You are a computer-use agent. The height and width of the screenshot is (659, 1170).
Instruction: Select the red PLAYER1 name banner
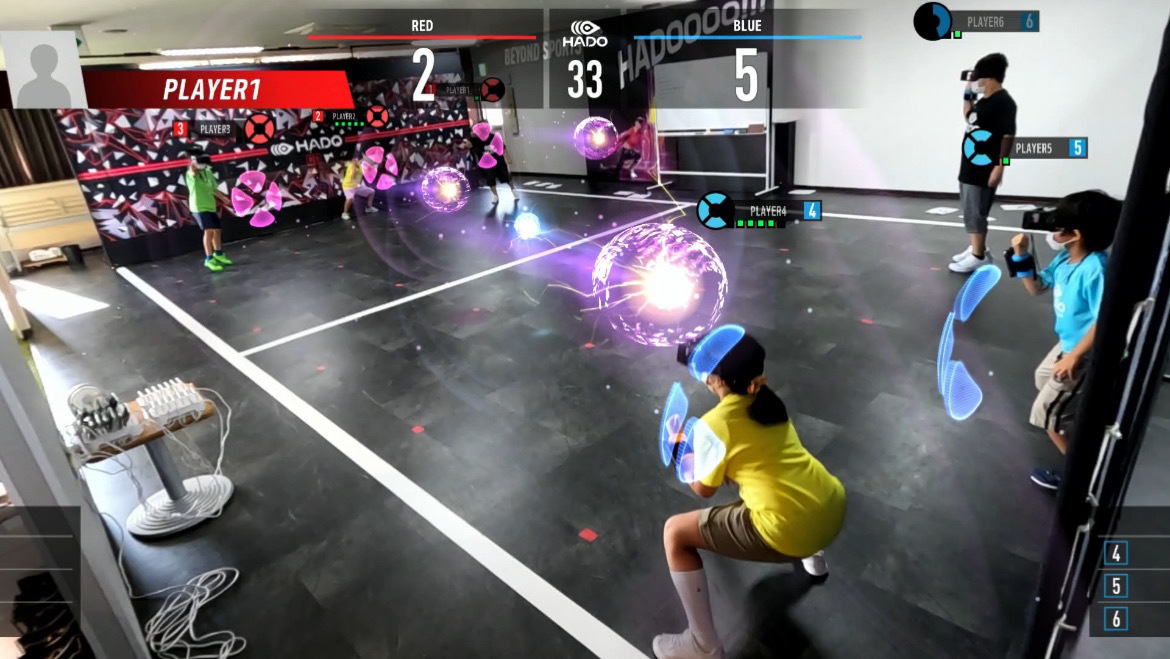click(215, 89)
